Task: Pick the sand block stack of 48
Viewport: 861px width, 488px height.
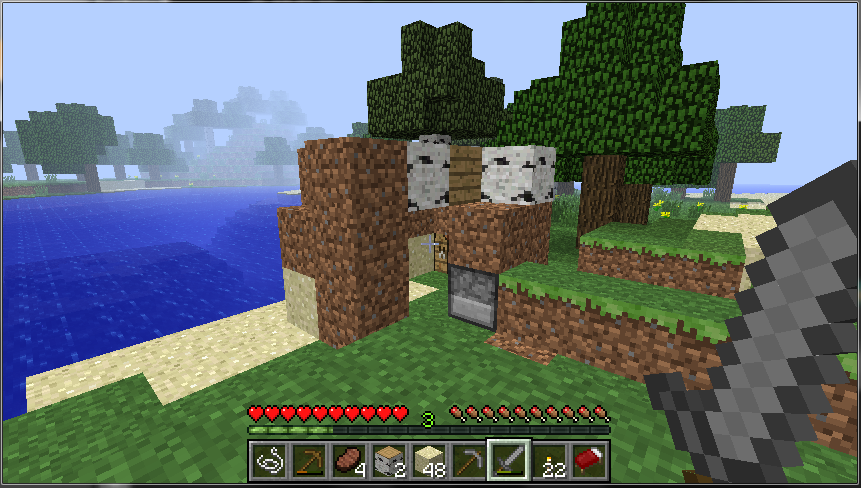Action: [x=429, y=460]
